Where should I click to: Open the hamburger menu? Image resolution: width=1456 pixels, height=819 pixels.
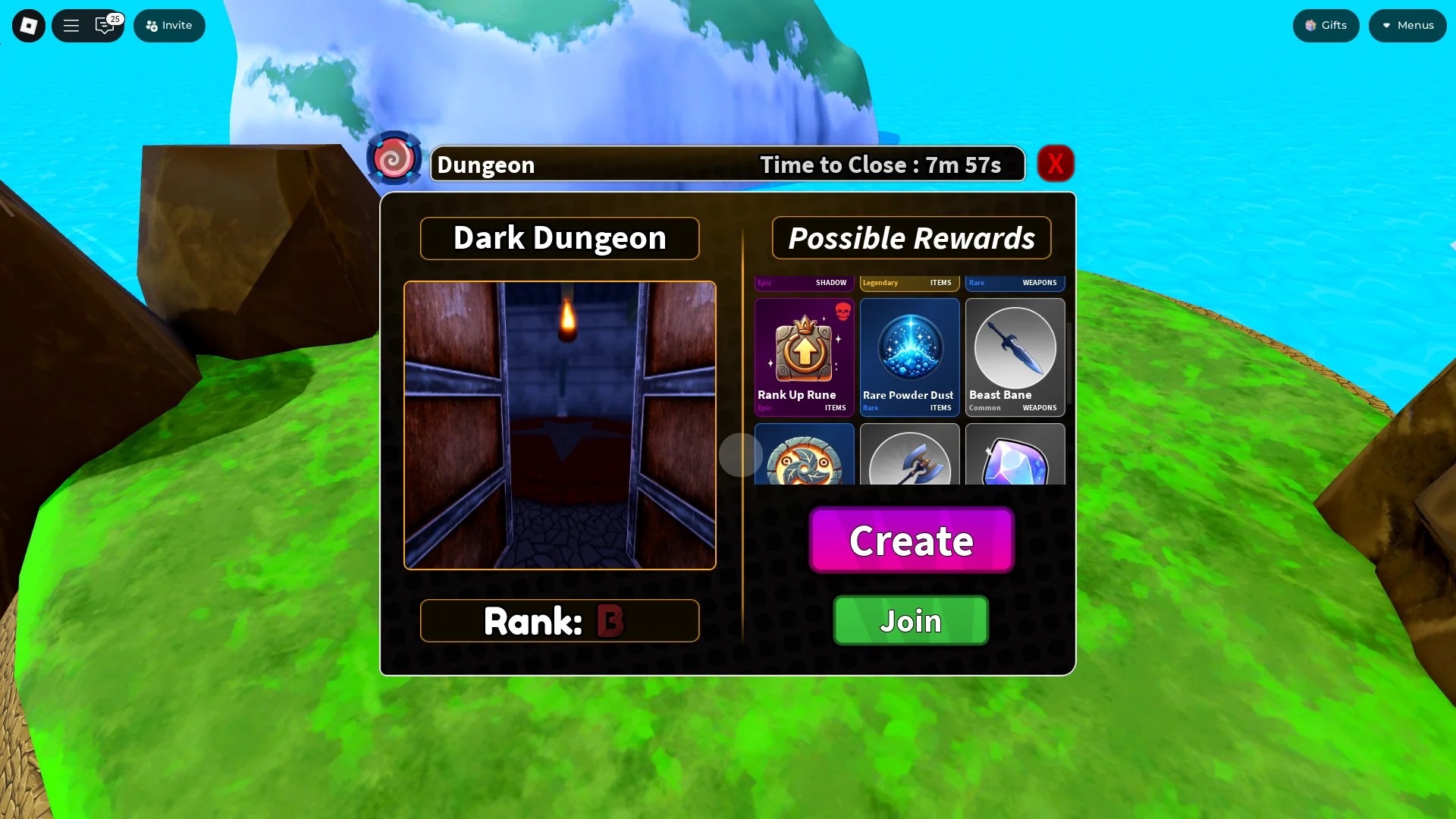click(71, 25)
